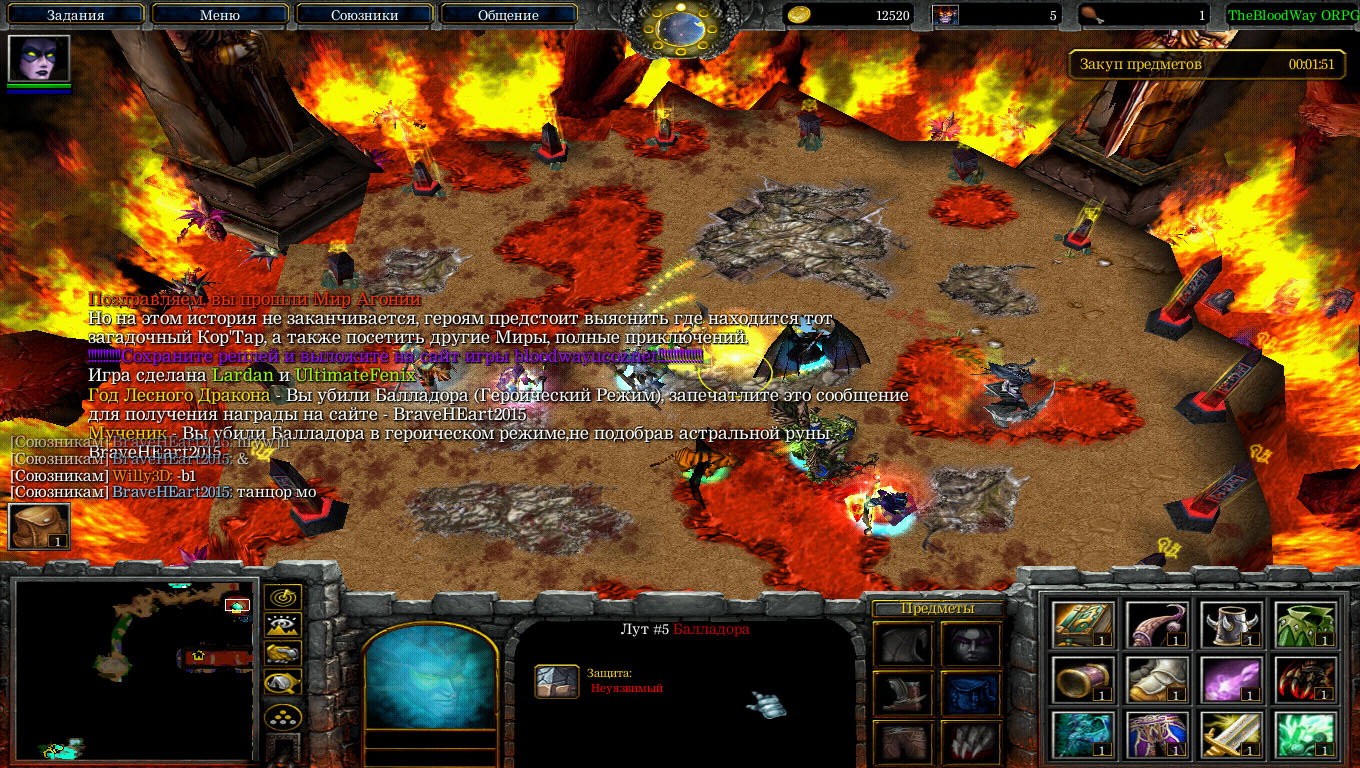The height and width of the screenshot is (768, 1360).
Task: Toggle the ally color mode button
Action: 283,654
